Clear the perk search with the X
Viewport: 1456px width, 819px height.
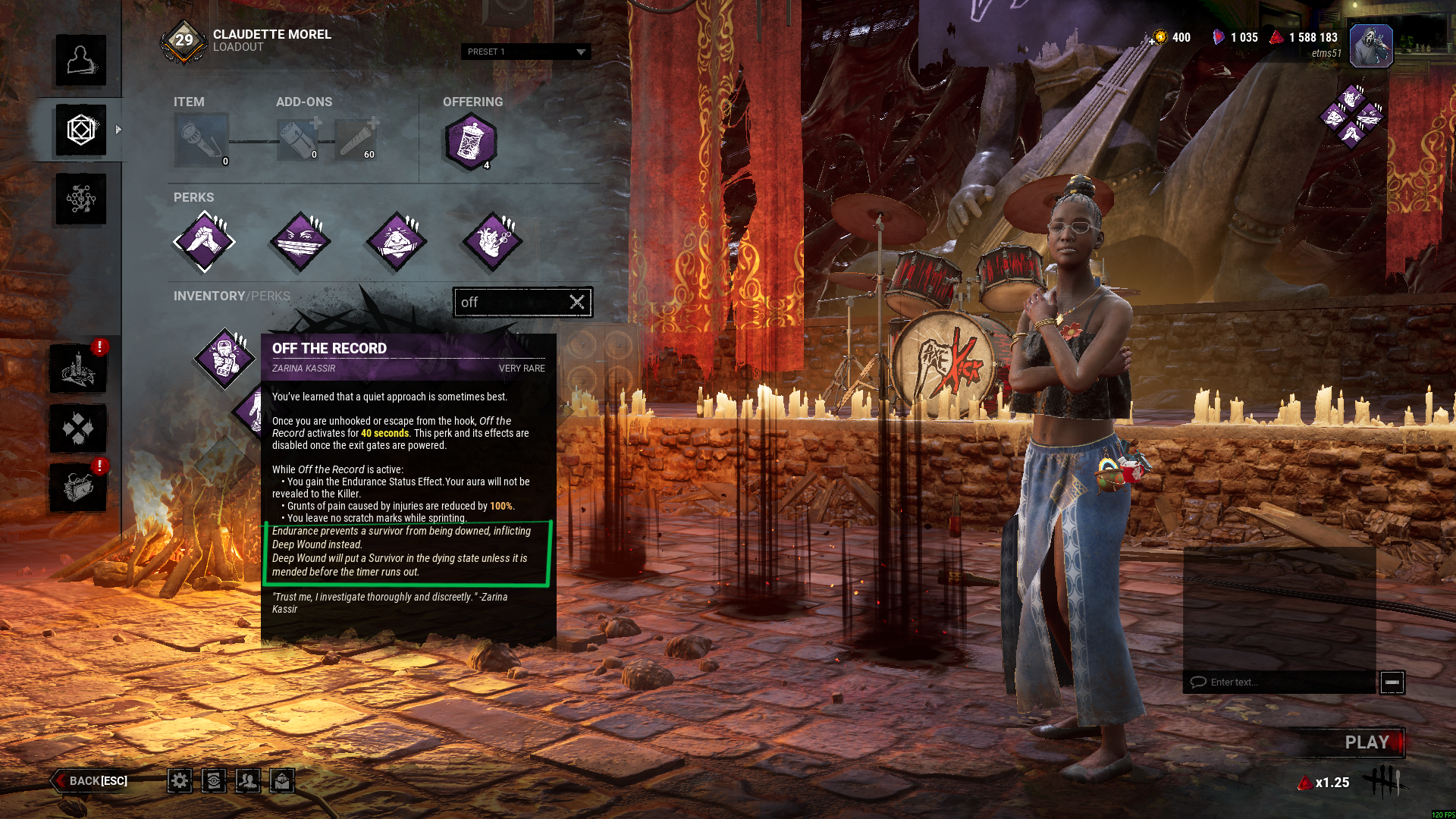click(577, 302)
